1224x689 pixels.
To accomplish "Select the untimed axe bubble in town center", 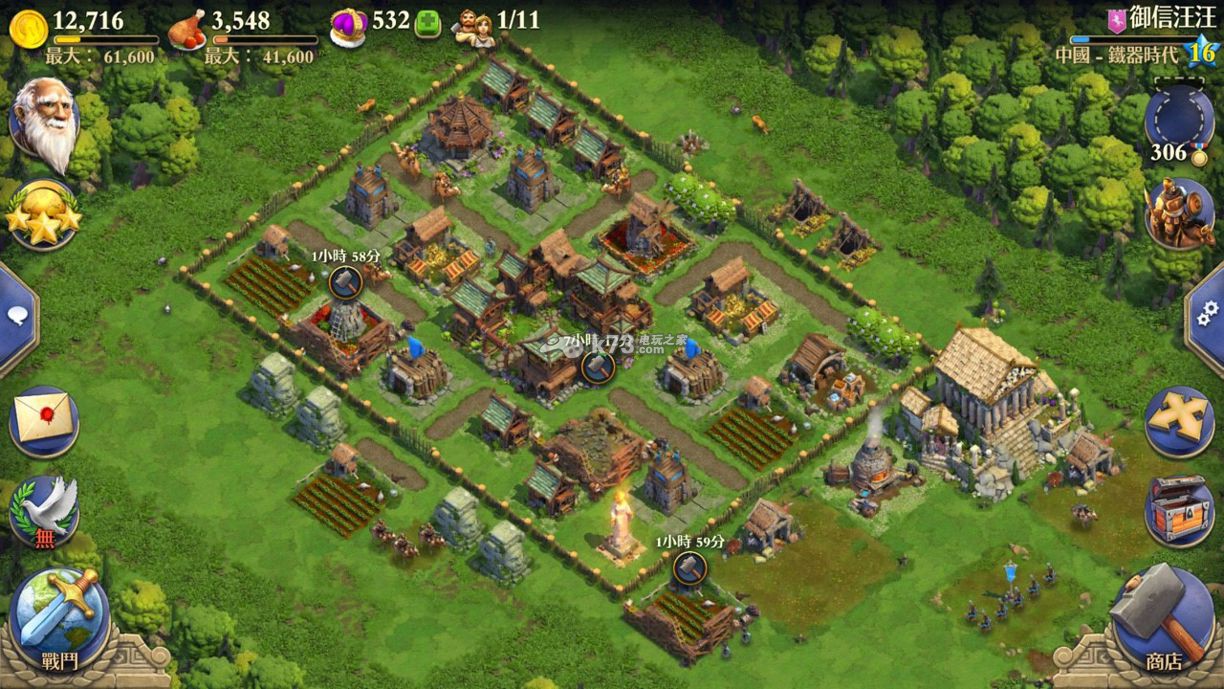I will 596,366.
